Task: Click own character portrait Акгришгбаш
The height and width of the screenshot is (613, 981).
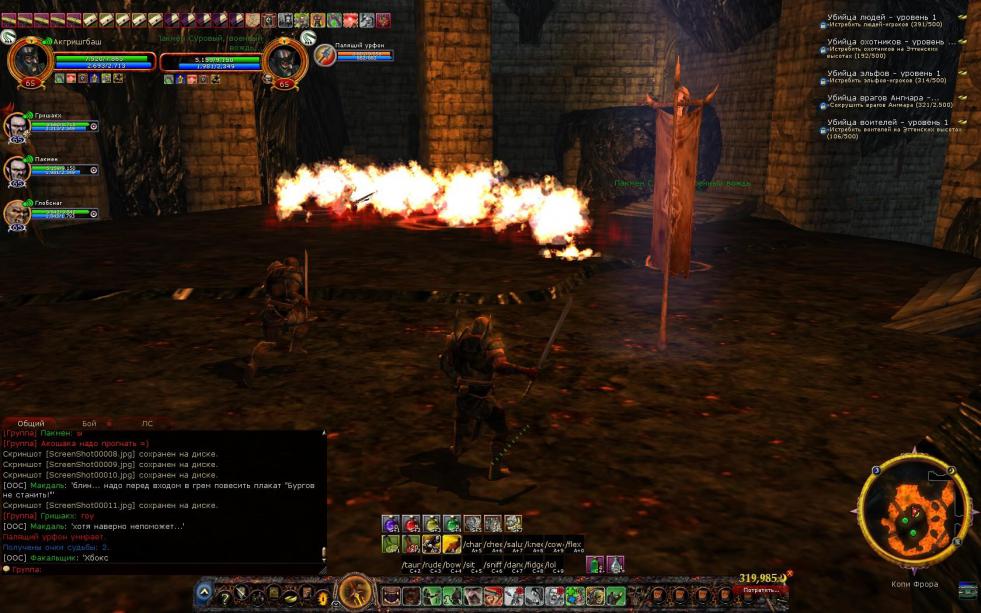Action: tap(29, 61)
